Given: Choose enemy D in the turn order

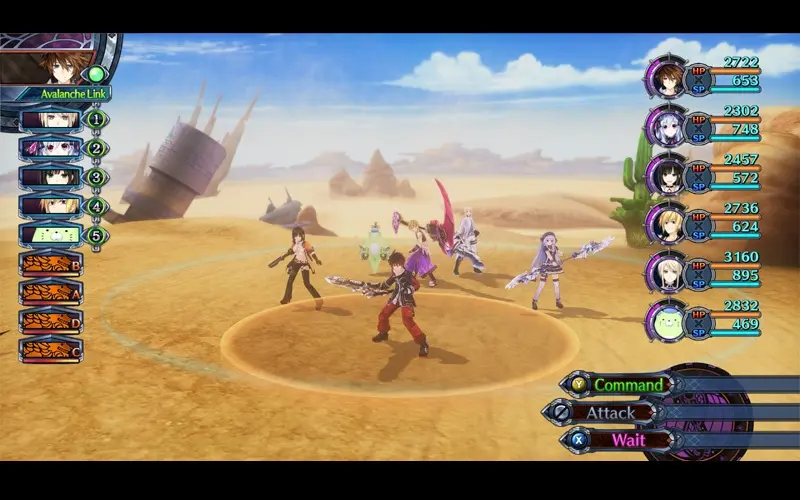Looking at the screenshot, I should tap(50, 322).
